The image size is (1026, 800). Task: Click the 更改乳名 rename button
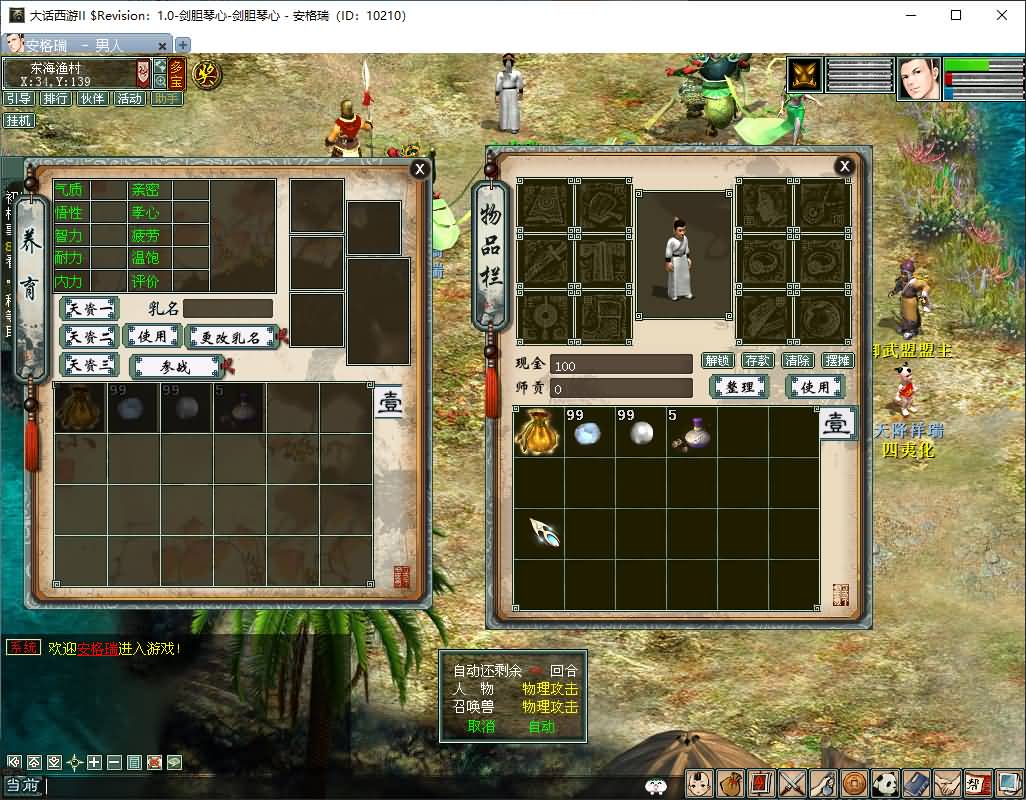230,338
